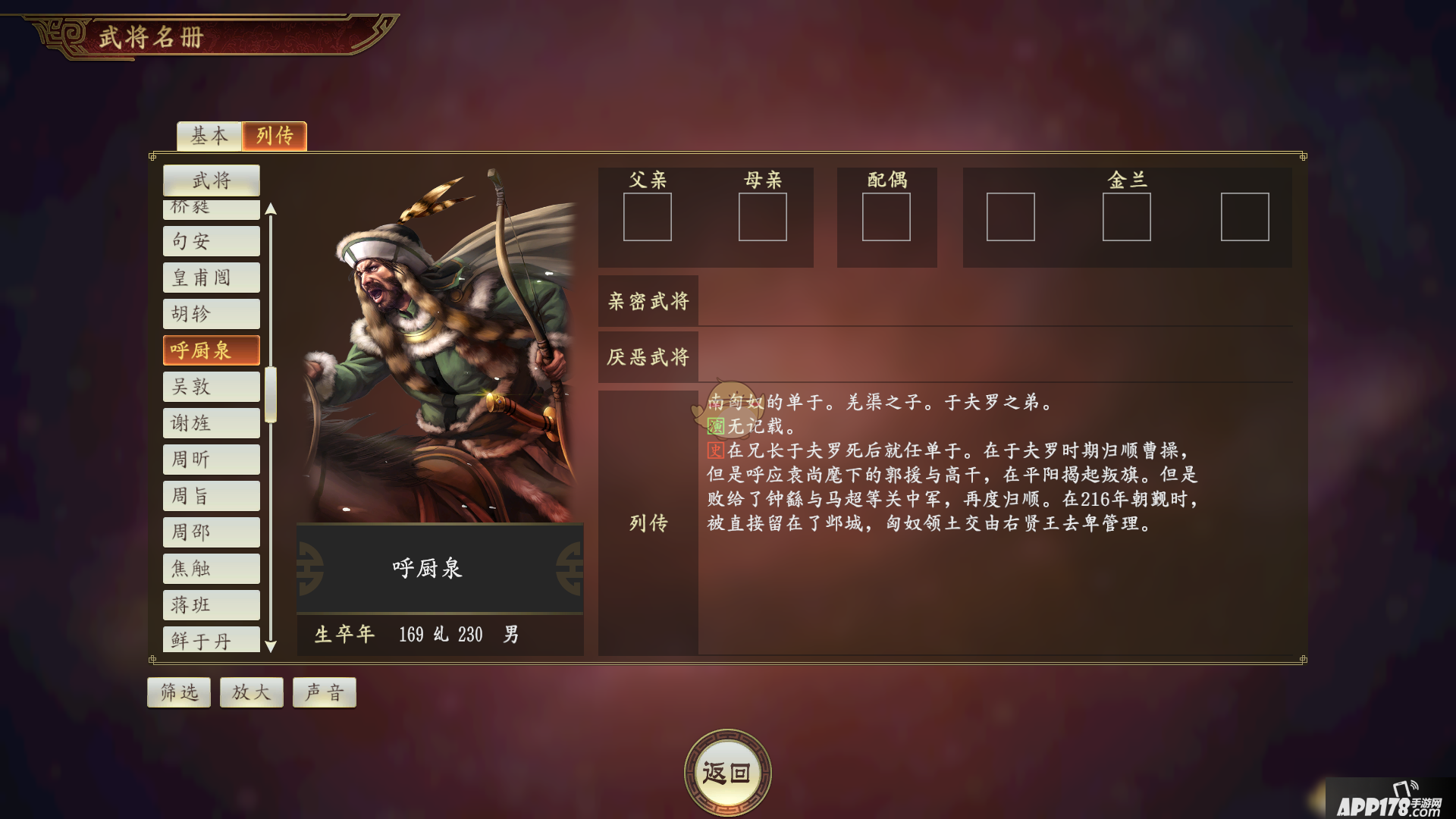Viewport: 1456px width, 819px height.
Task: Switch to the 基本 tab
Action: 209,136
